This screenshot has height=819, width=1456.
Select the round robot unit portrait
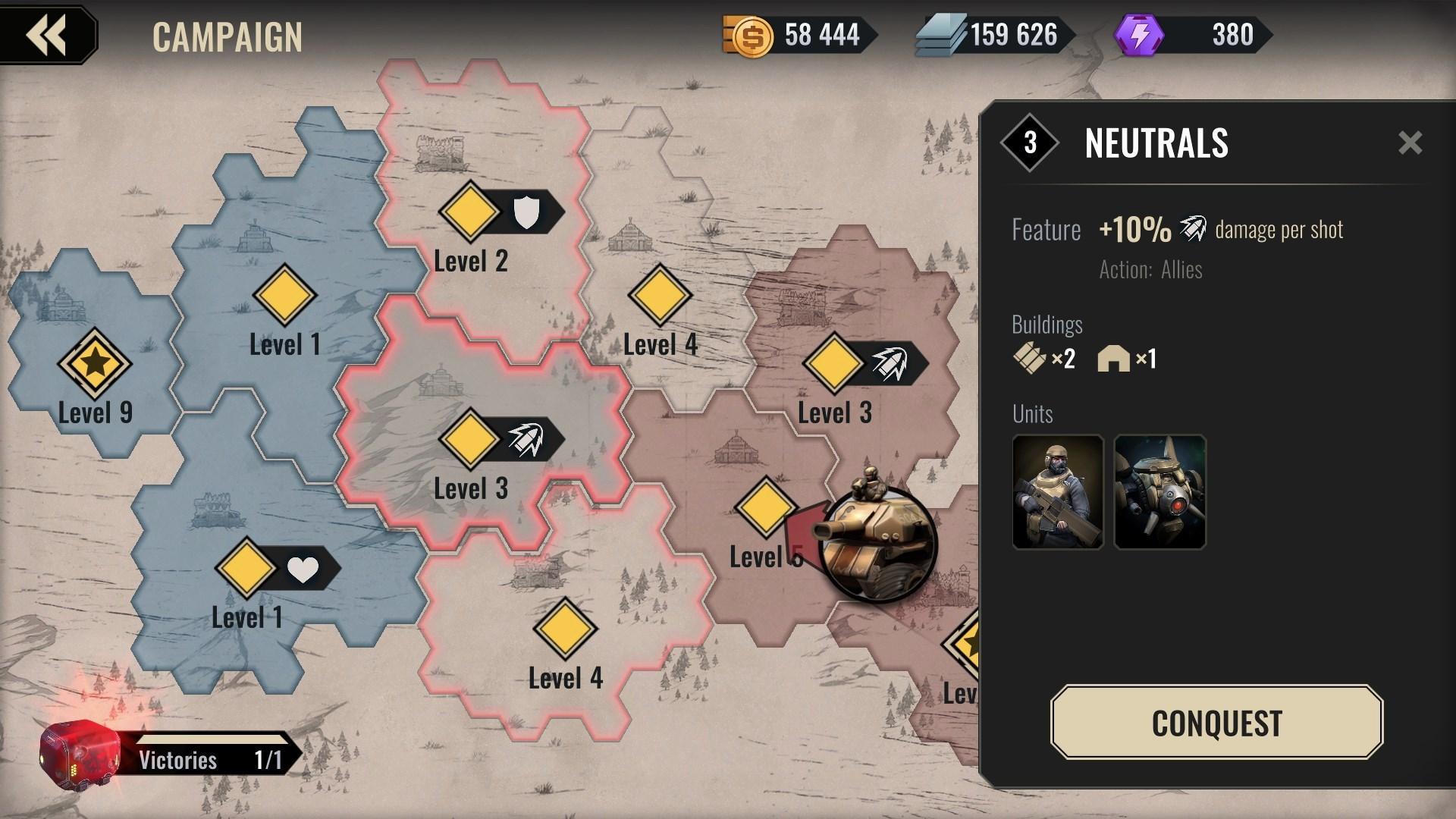pos(1159,491)
